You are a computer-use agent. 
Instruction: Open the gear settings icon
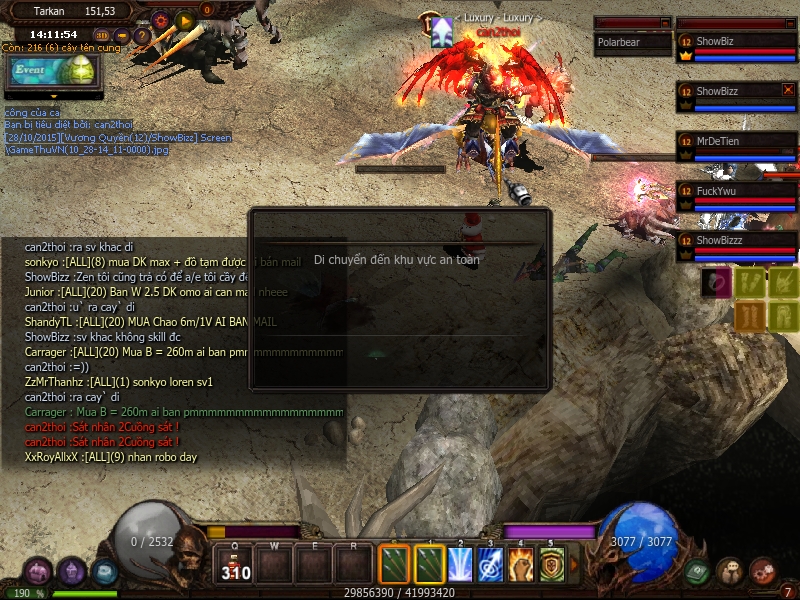[161, 19]
